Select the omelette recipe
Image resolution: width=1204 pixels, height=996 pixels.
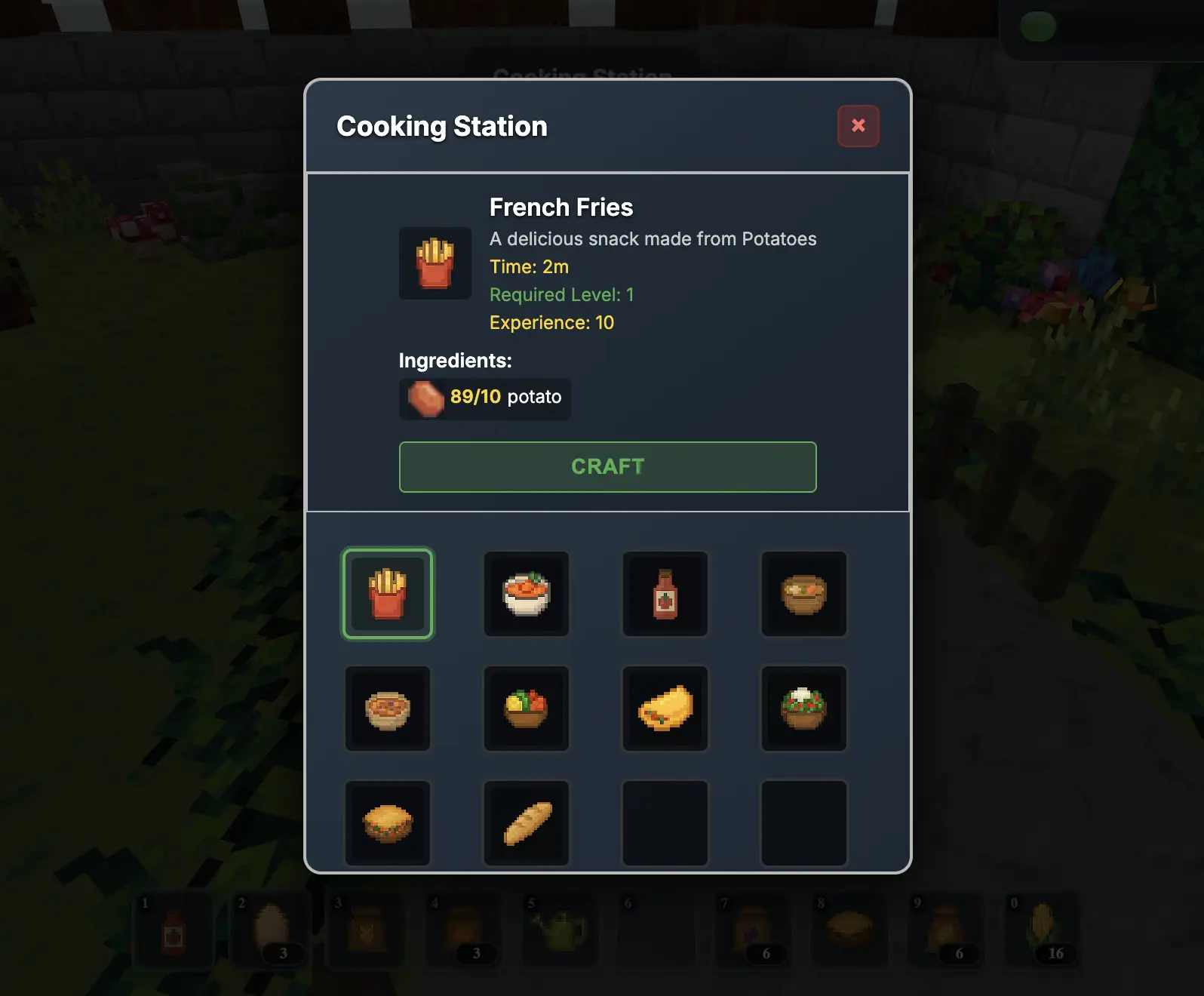(665, 709)
